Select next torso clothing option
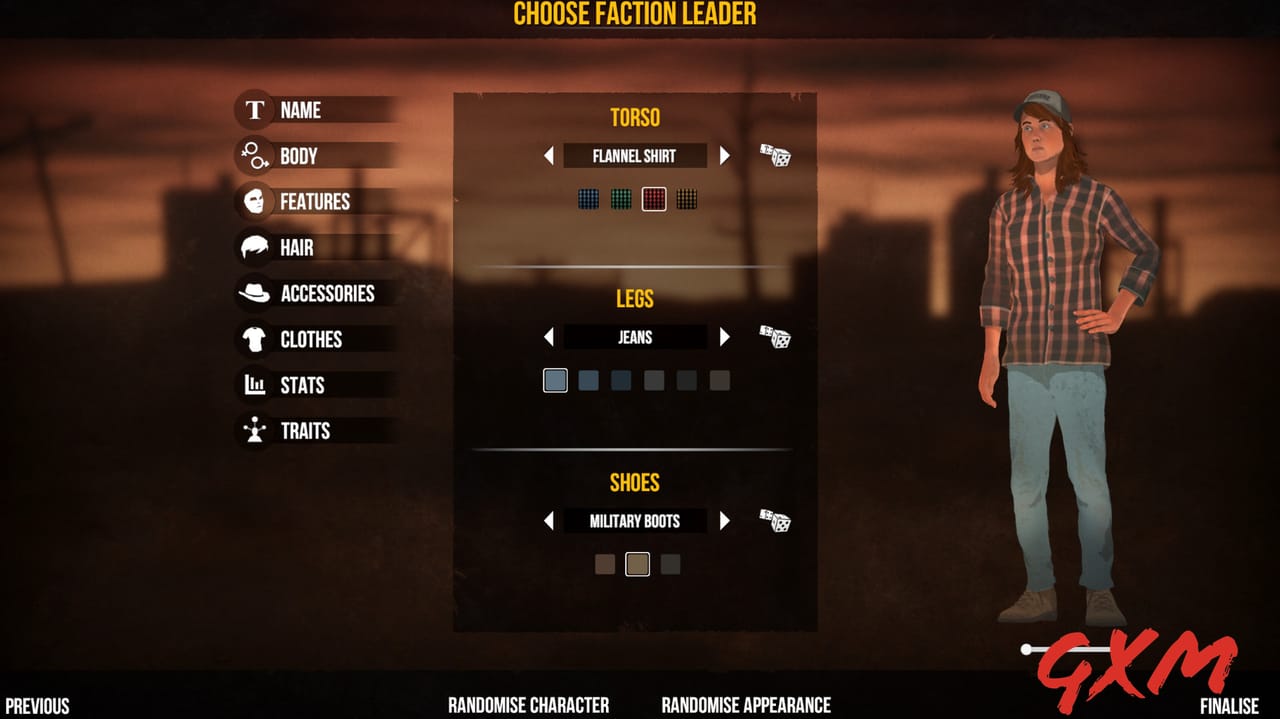The image size is (1280, 719). point(725,156)
